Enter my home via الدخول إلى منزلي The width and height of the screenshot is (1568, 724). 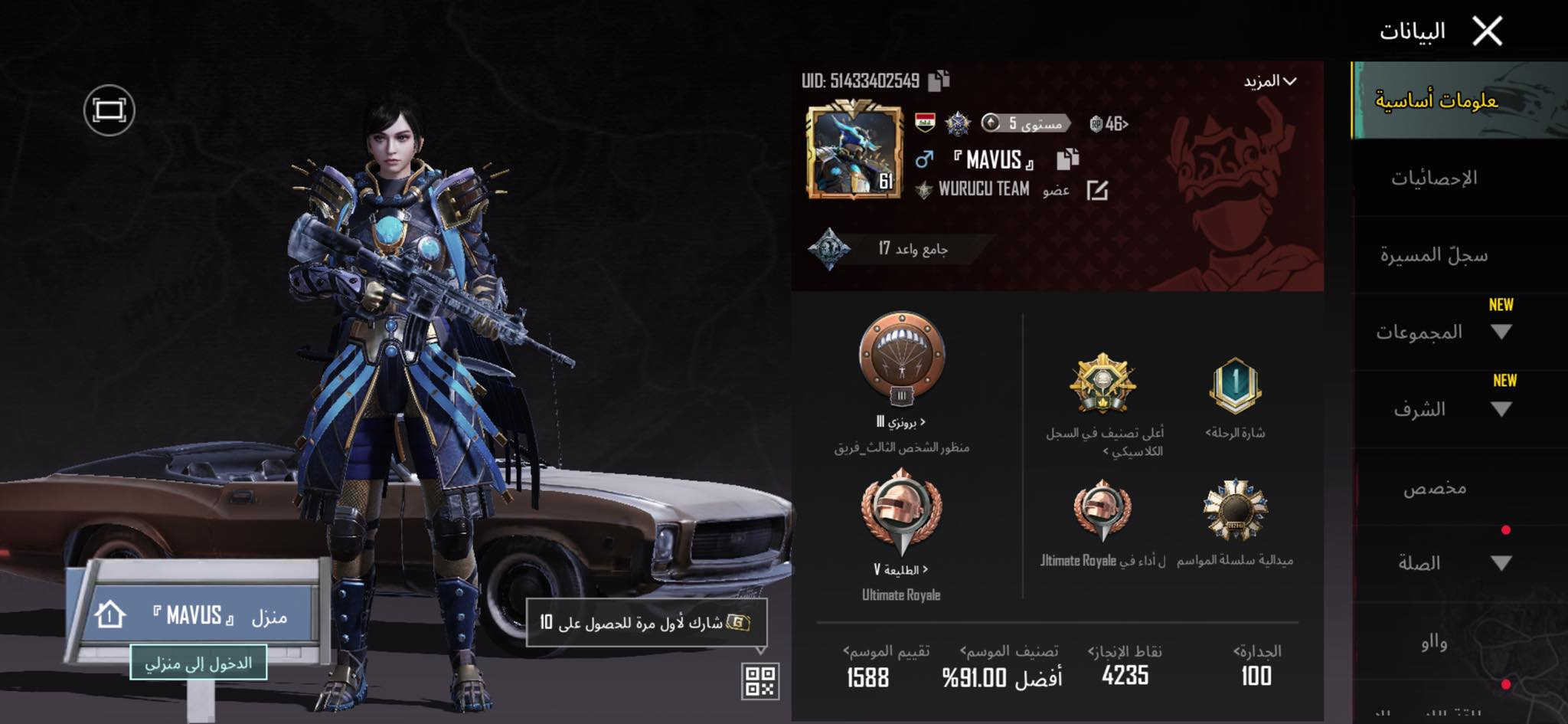(198, 663)
